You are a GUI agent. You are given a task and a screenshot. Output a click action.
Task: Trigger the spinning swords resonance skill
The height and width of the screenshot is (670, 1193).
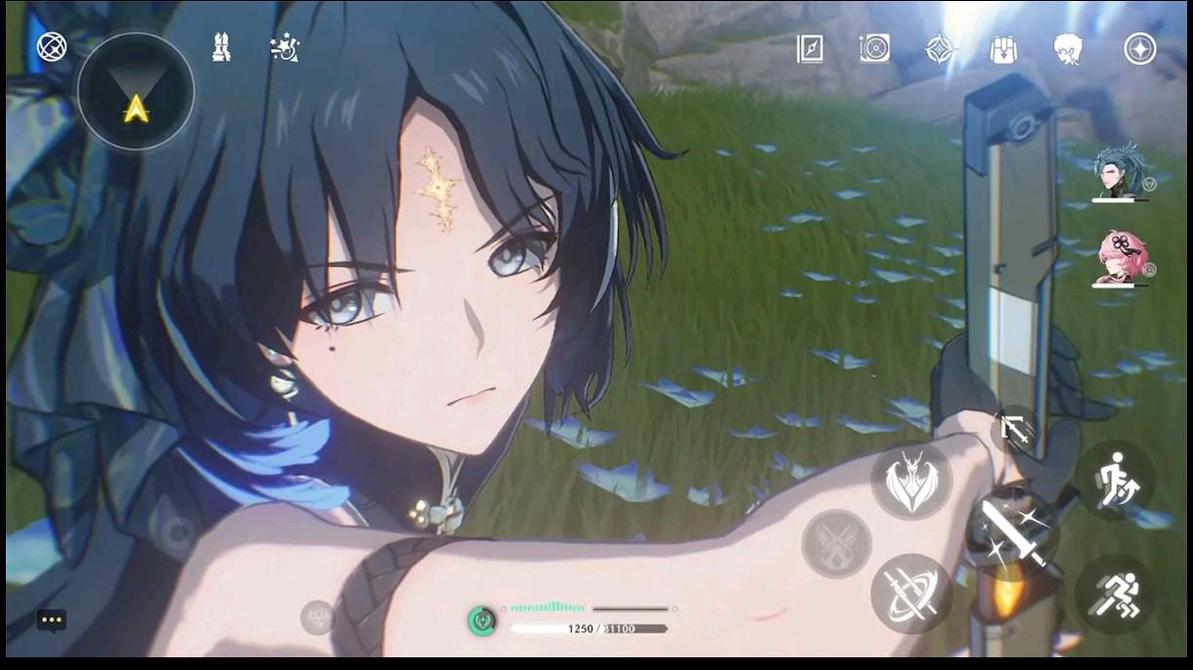[x=910, y=593]
